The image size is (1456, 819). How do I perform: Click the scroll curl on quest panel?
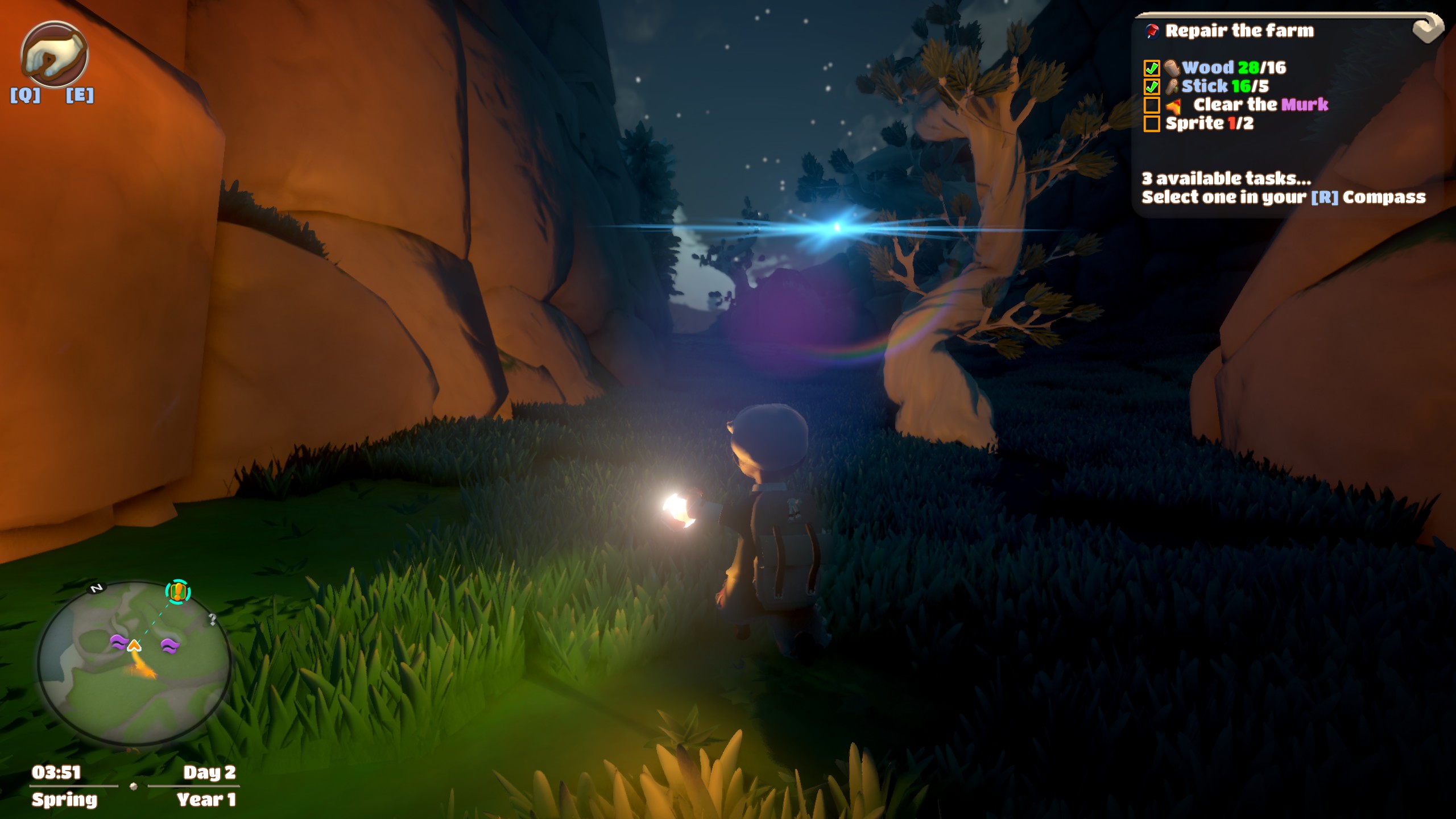pyautogui.click(x=1428, y=28)
